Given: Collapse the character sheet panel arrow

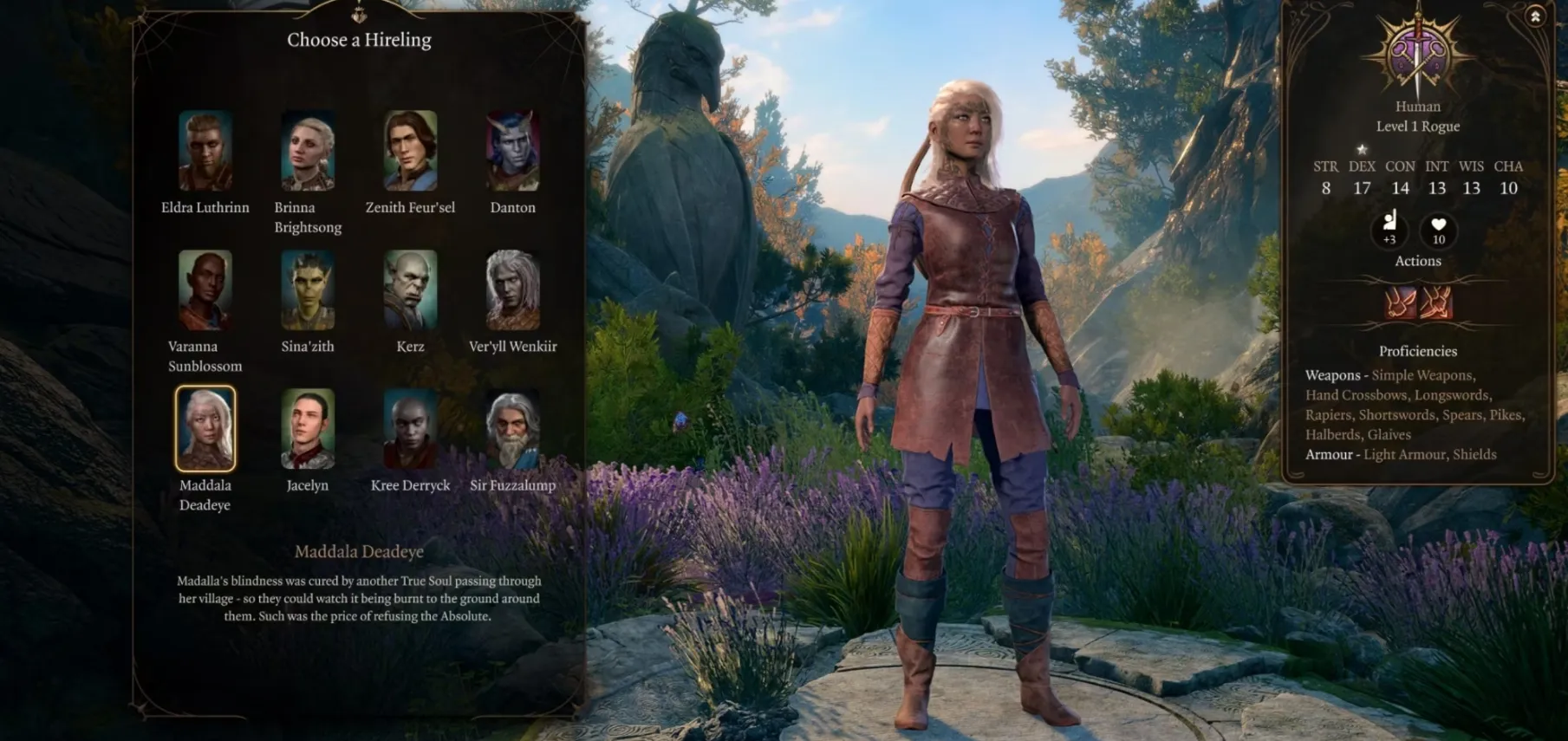Looking at the screenshot, I should click(1534, 16).
